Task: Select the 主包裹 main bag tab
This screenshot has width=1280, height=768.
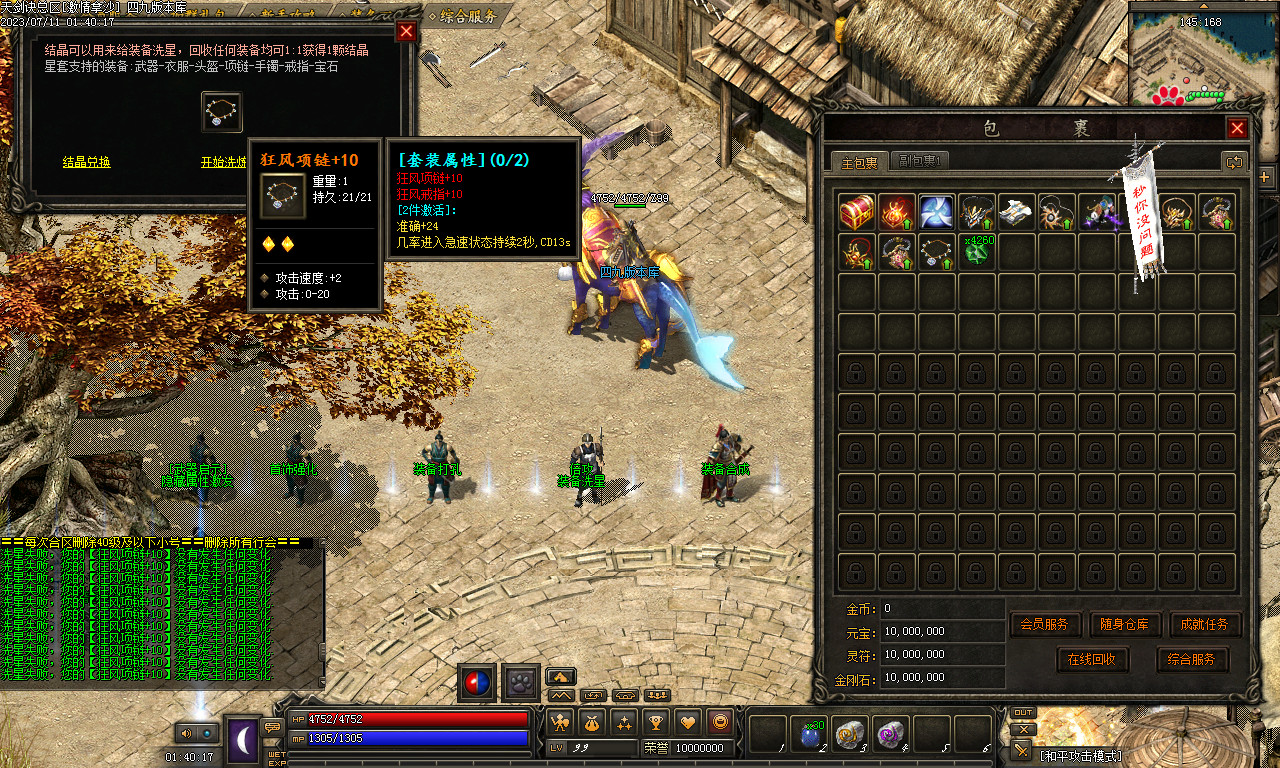Action: coord(859,162)
